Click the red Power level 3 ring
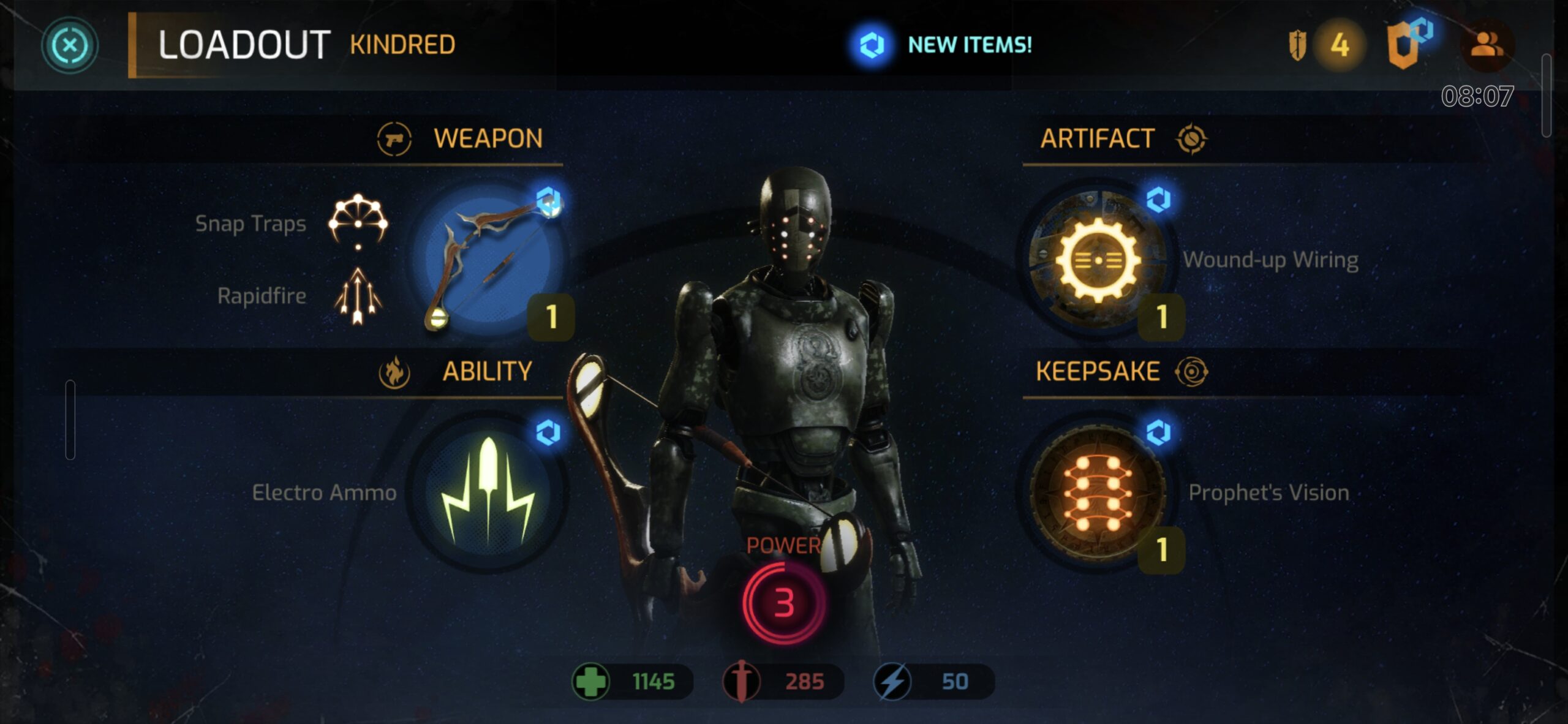1568x724 pixels. [783, 602]
